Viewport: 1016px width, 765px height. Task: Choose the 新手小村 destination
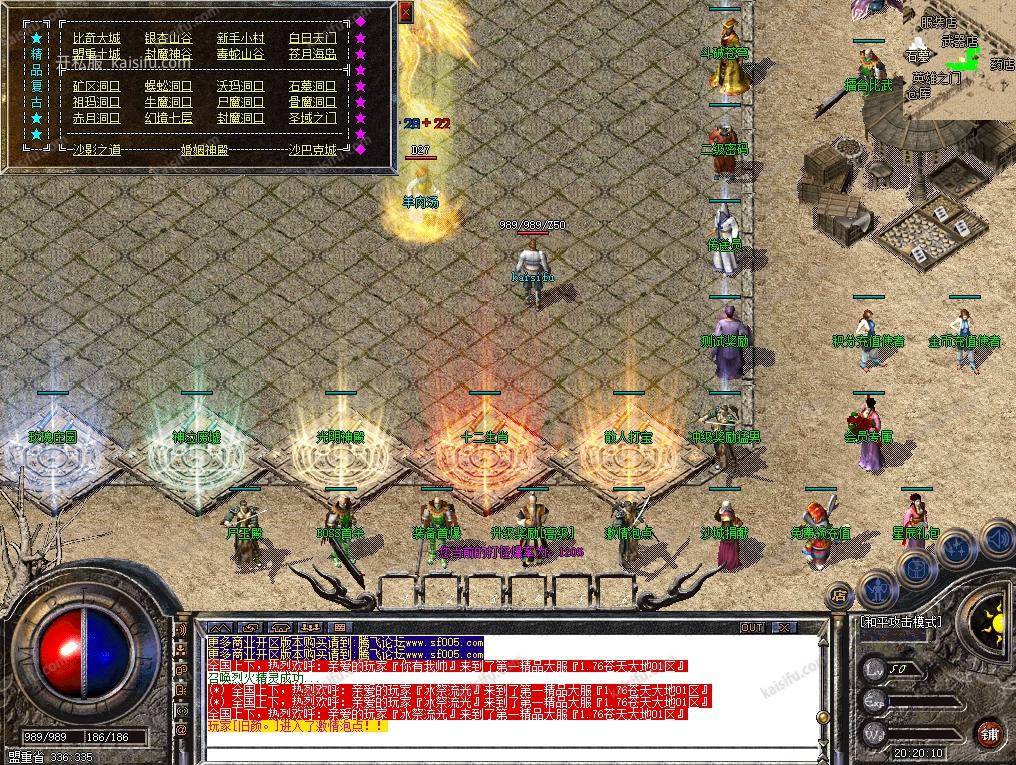click(x=241, y=38)
